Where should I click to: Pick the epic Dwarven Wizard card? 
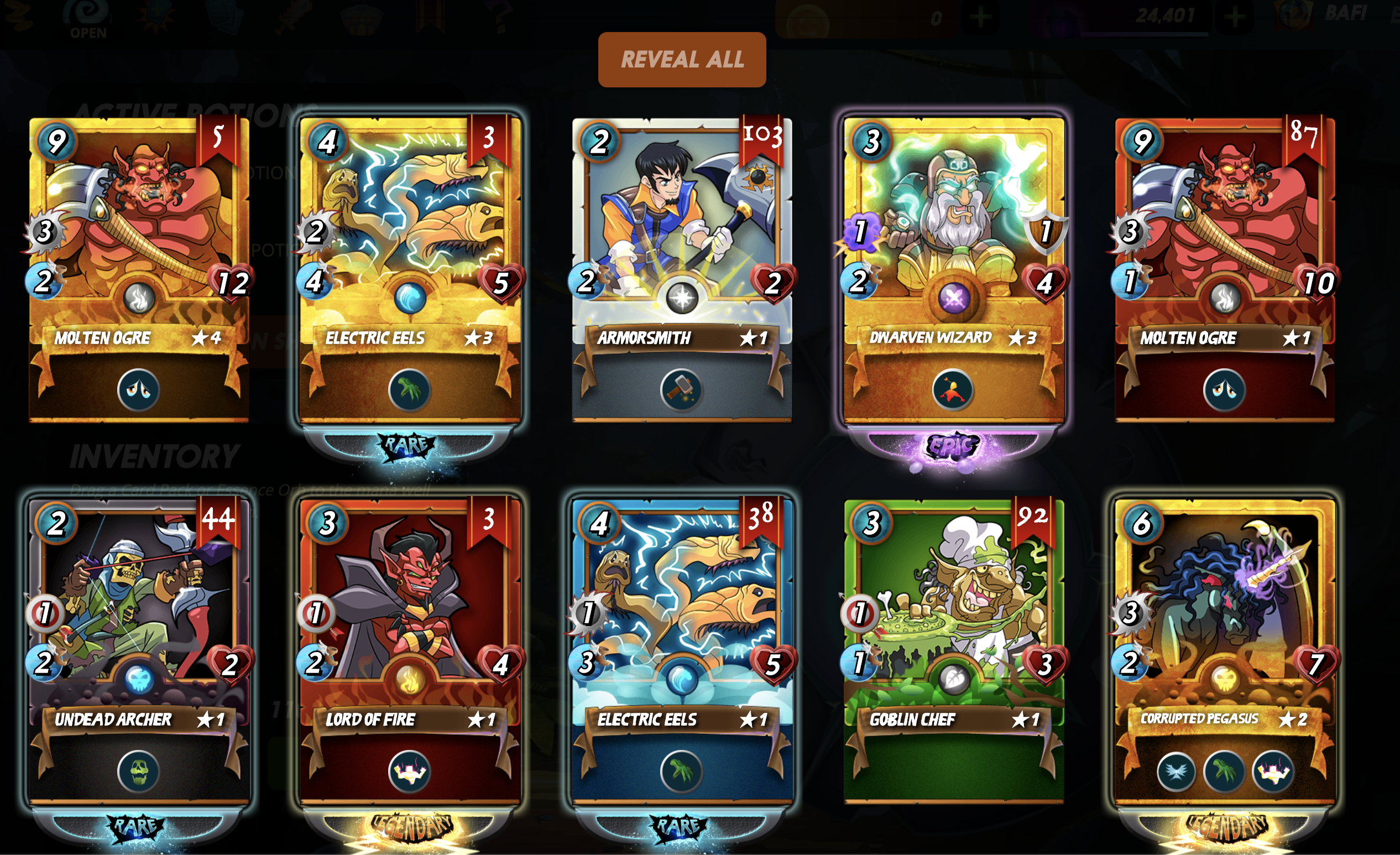tap(953, 239)
